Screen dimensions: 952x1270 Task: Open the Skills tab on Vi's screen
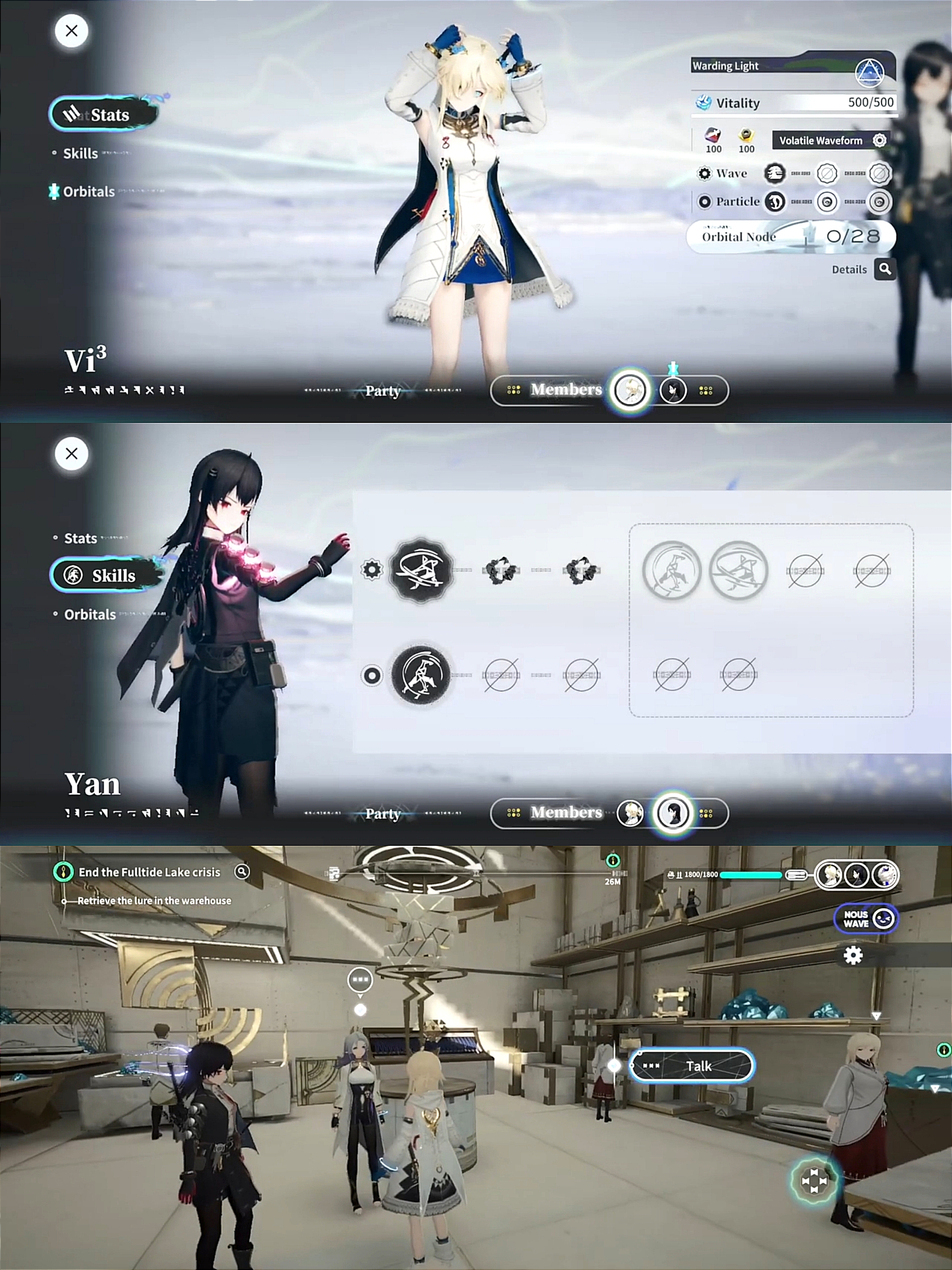click(80, 153)
